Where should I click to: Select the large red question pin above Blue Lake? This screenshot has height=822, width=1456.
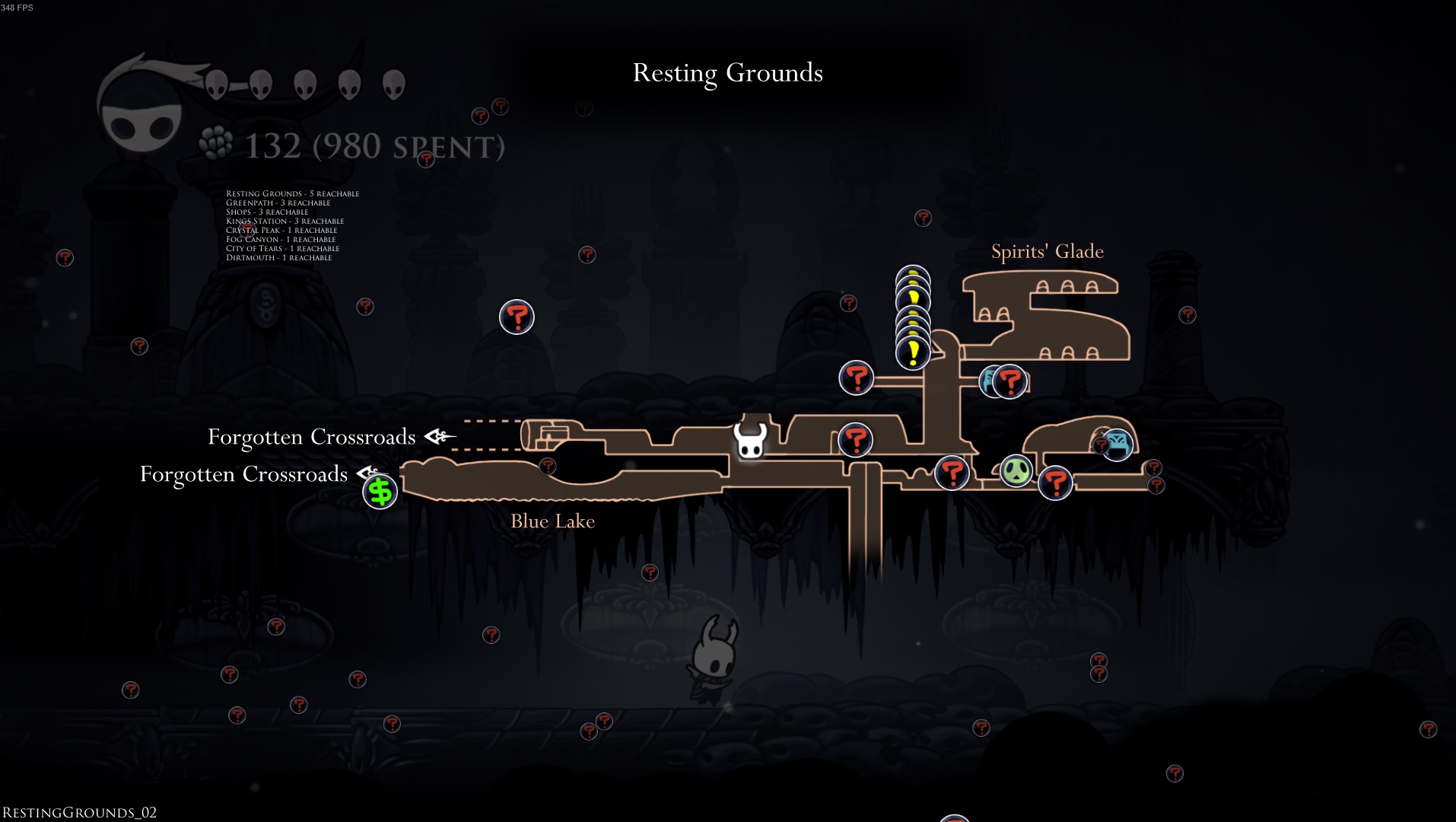[517, 317]
